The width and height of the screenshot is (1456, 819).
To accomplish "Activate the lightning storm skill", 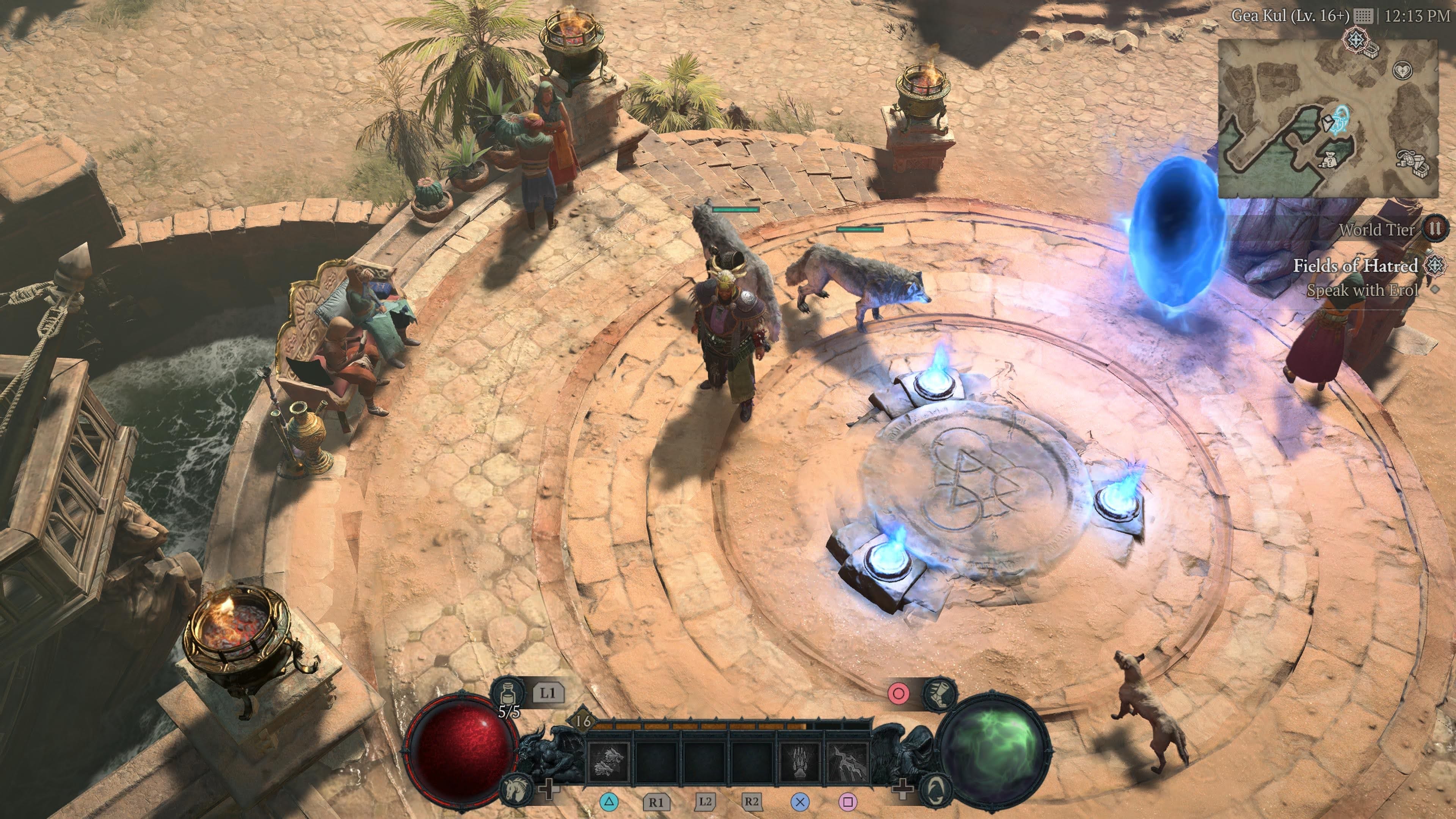I will pyautogui.click(x=847, y=760).
